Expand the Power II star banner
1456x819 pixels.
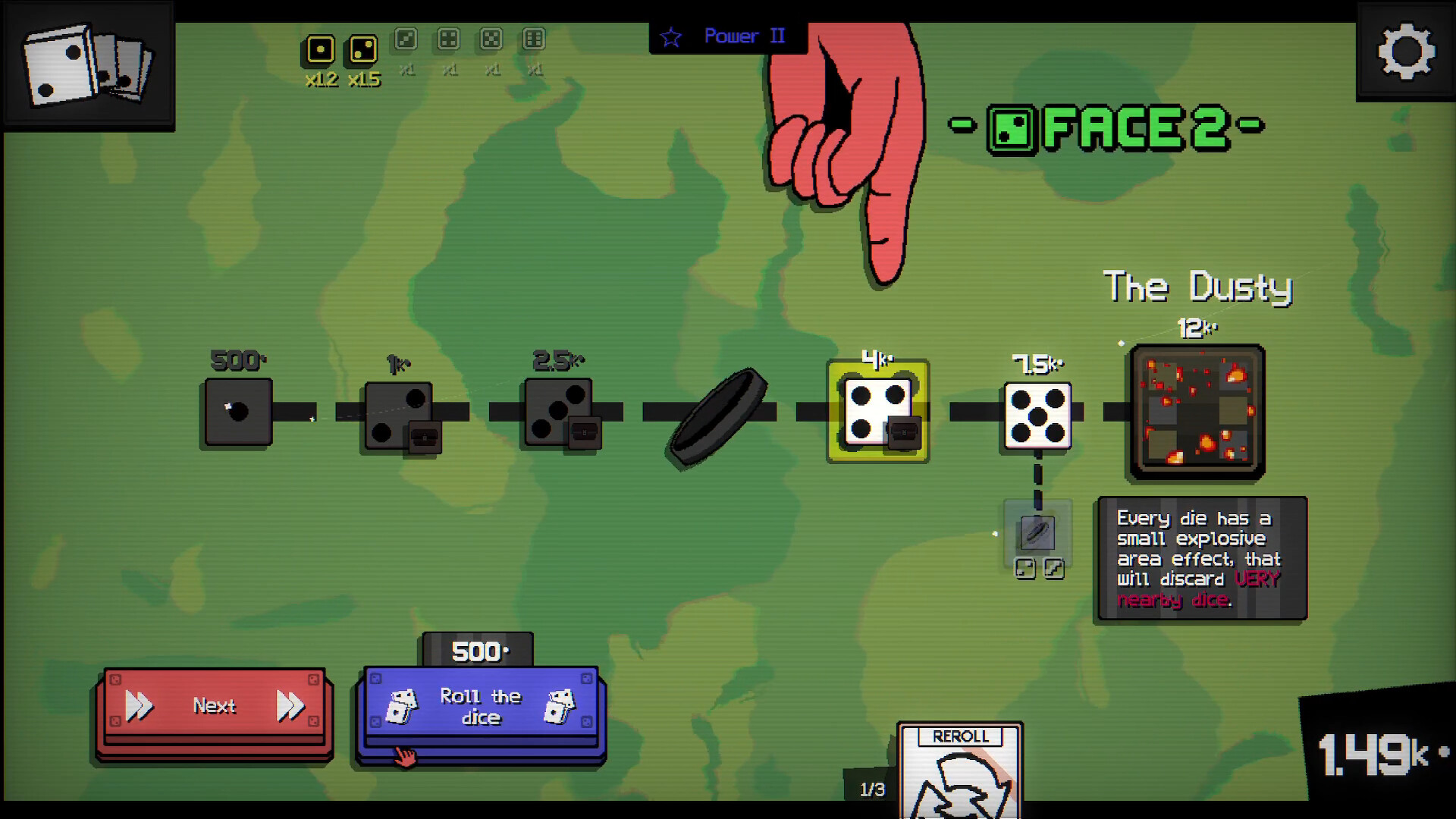tap(726, 36)
